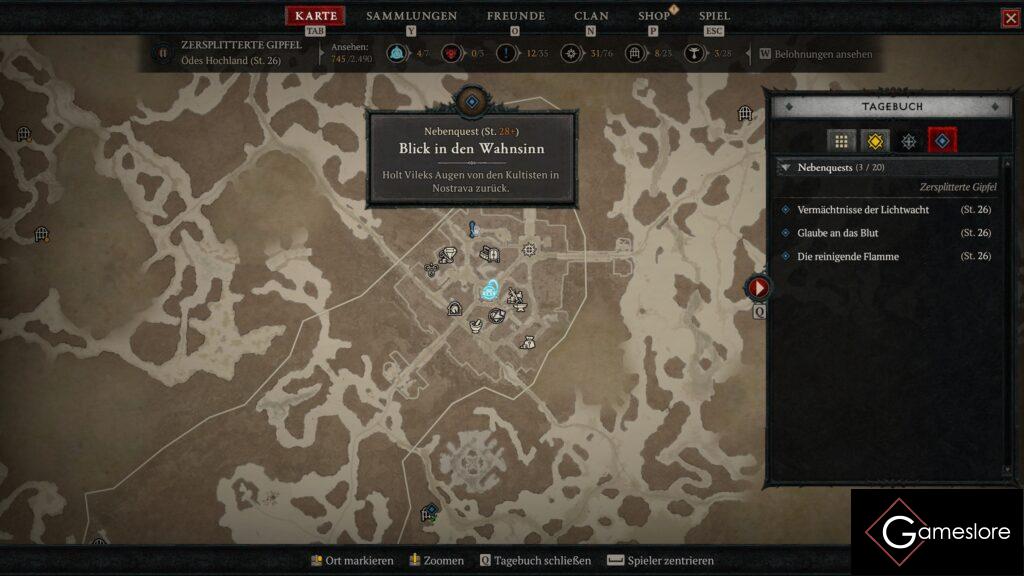The width and height of the screenshot is (1024, 576).
Task: Select the grid-dots journal filter
Action: coord(841,141)
